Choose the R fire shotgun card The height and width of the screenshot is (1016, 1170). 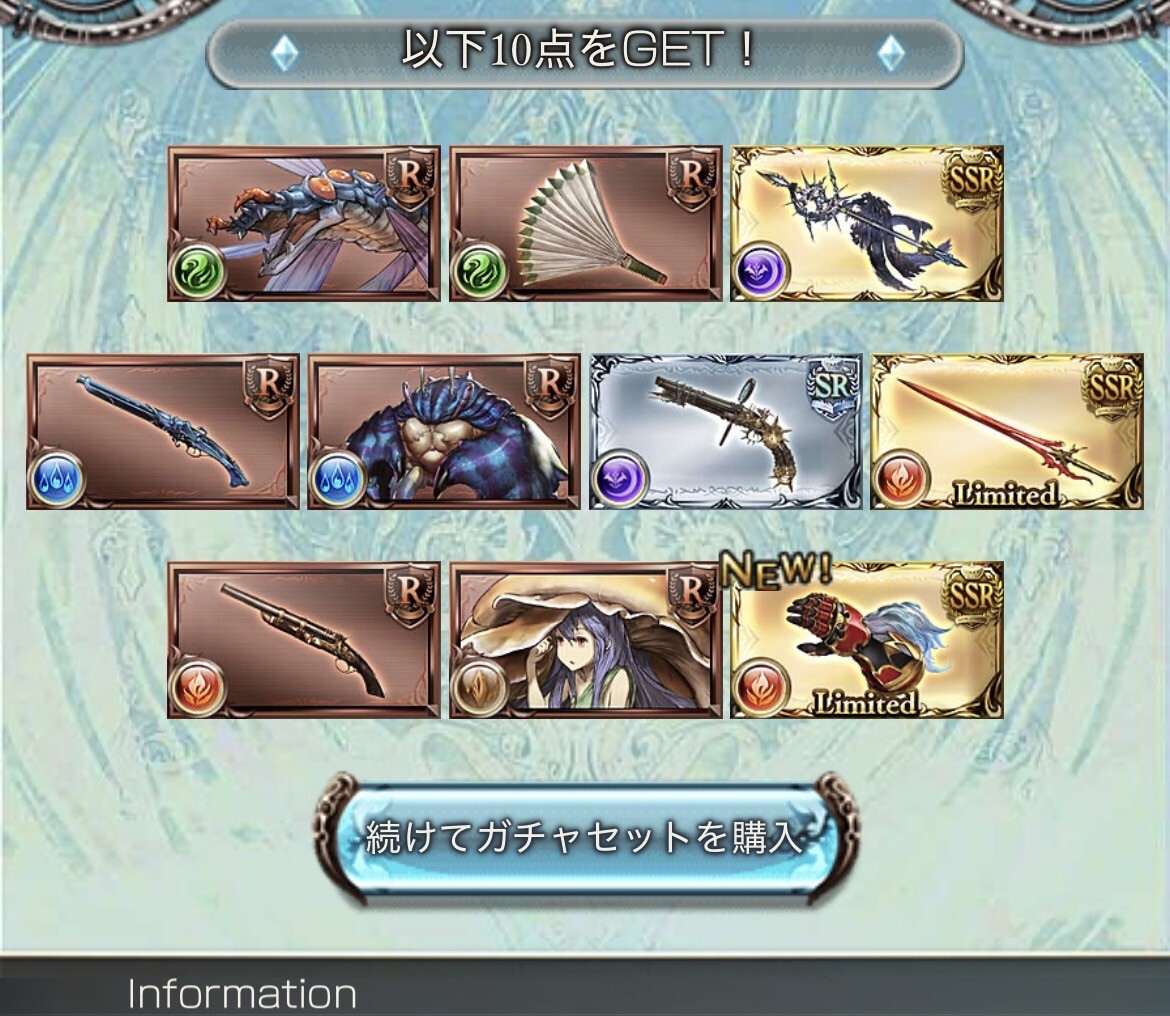[304, 640]
